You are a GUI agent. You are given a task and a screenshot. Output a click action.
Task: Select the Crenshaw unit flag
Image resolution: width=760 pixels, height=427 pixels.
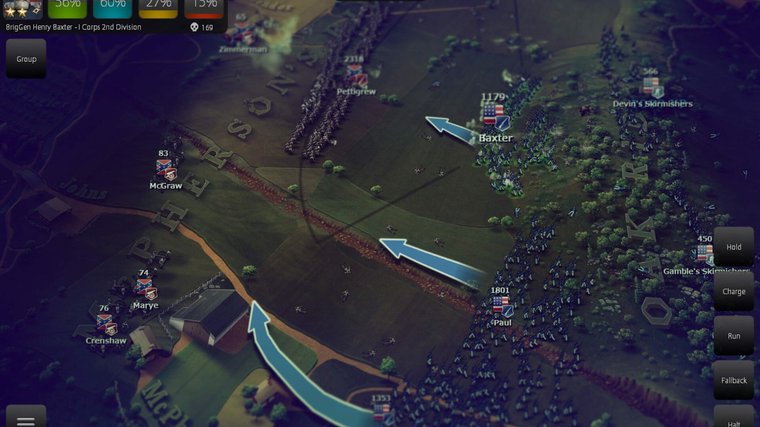pyautogui.click(x=105, y=324)
